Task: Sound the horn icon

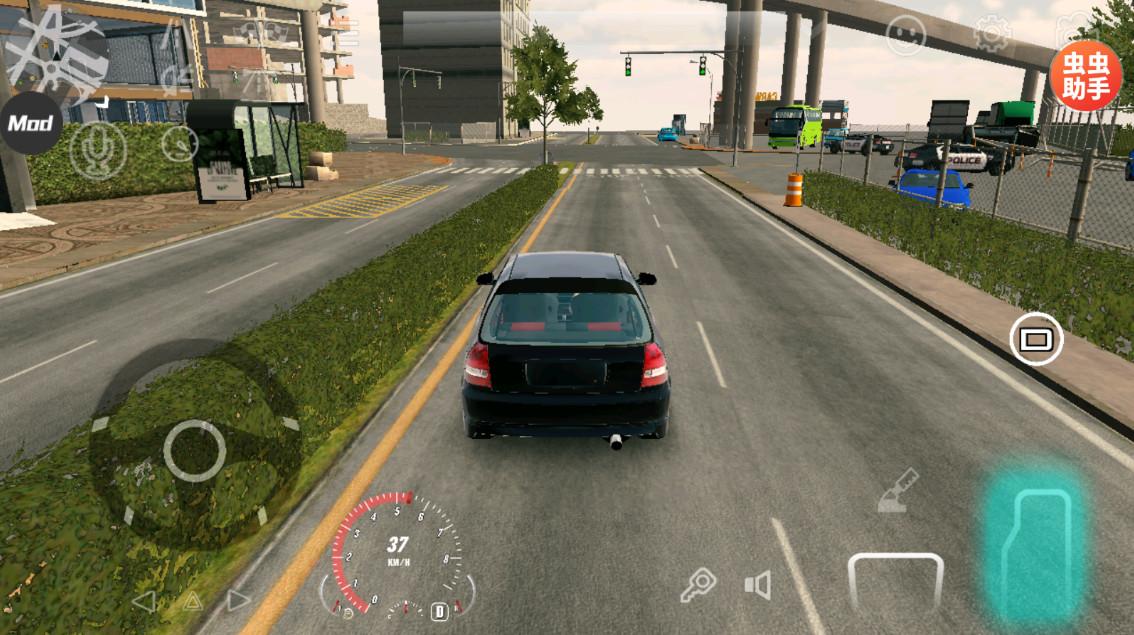Action: point(758,585)
